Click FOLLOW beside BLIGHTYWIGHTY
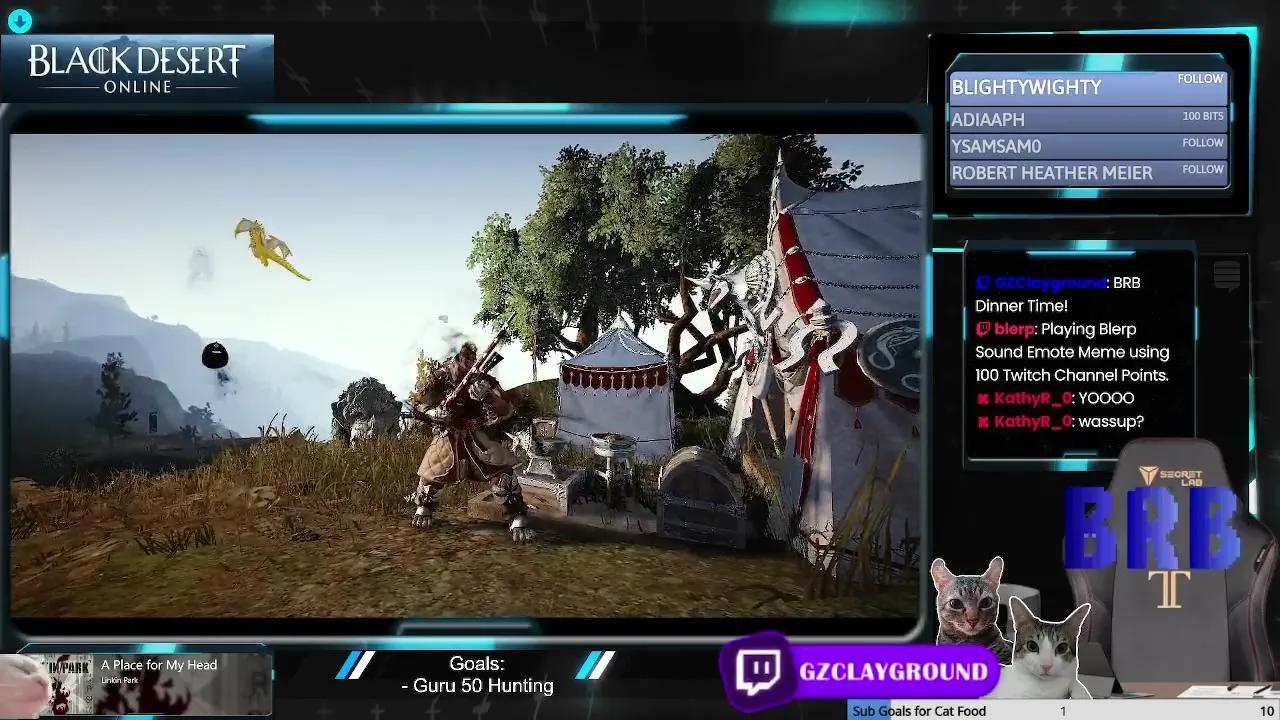 [x=1200, y=78]
